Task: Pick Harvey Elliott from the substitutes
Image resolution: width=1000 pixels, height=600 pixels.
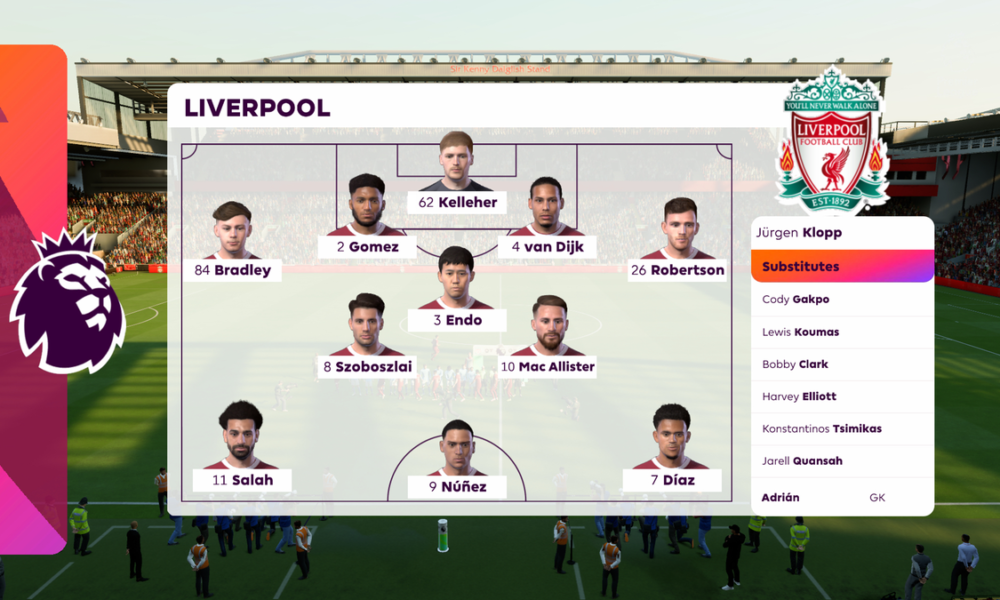Action: pos(842,396)
